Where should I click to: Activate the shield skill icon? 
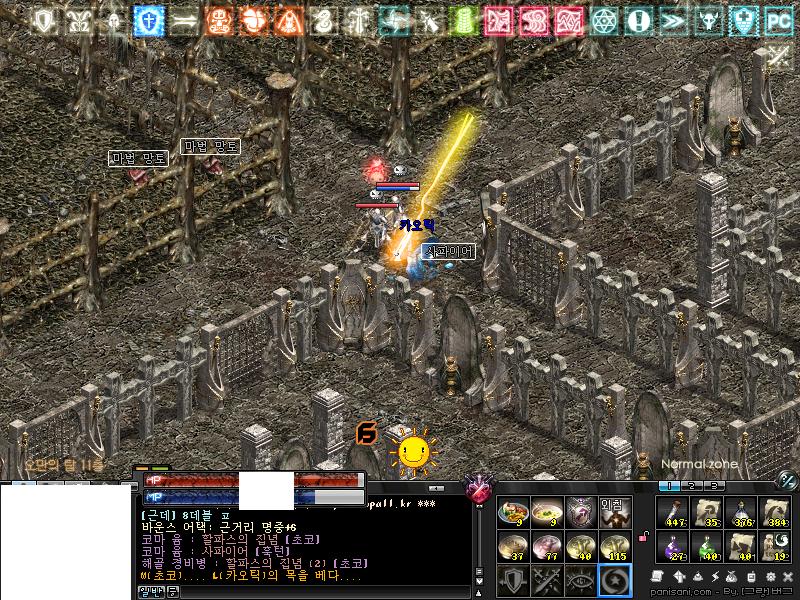pos(513,580)
